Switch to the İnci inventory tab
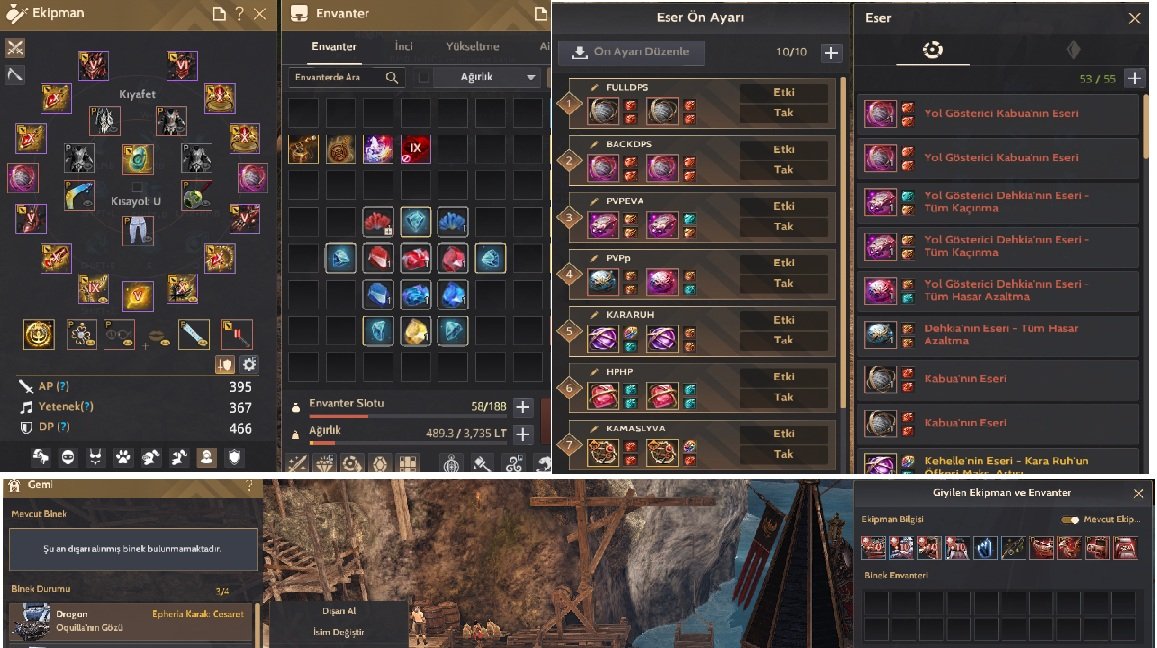Viewport: 1157px width, 648px height. pyautogui.click(x=403, y=46)
